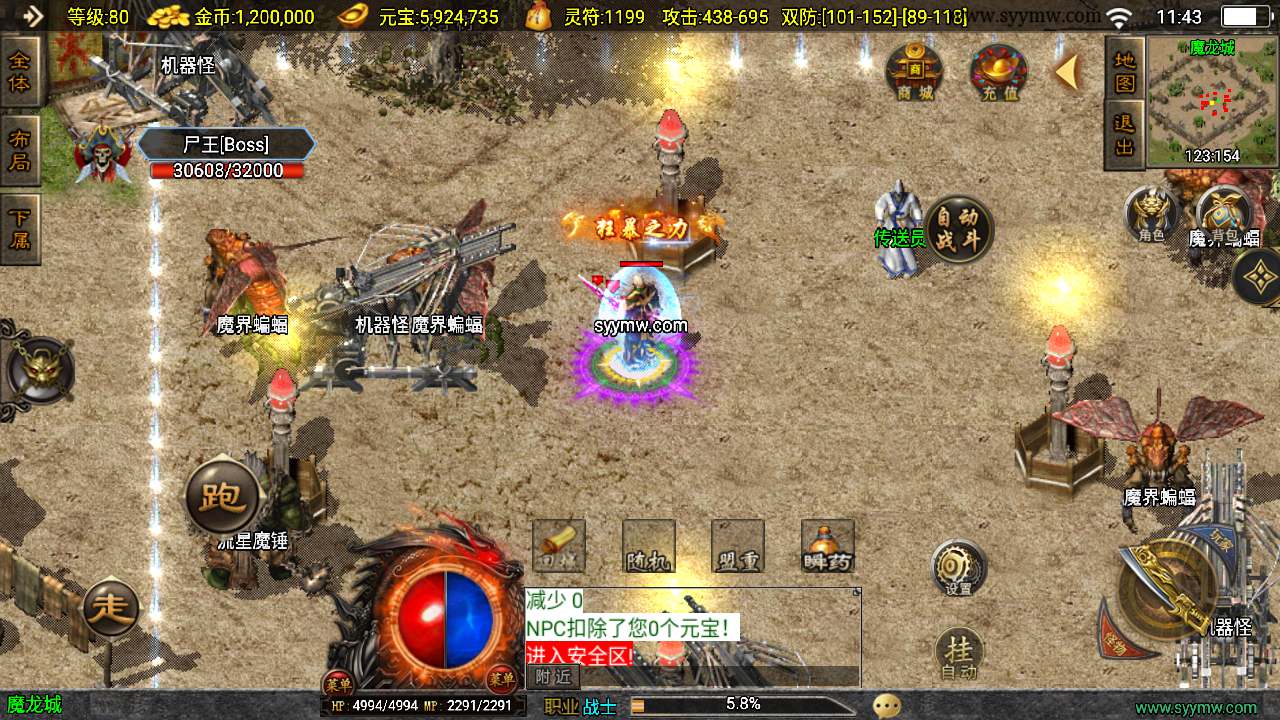The image size is (1280, 720).
Task: Collapse the top icon row with the yellow arrow
Action: pos(1067,72)
